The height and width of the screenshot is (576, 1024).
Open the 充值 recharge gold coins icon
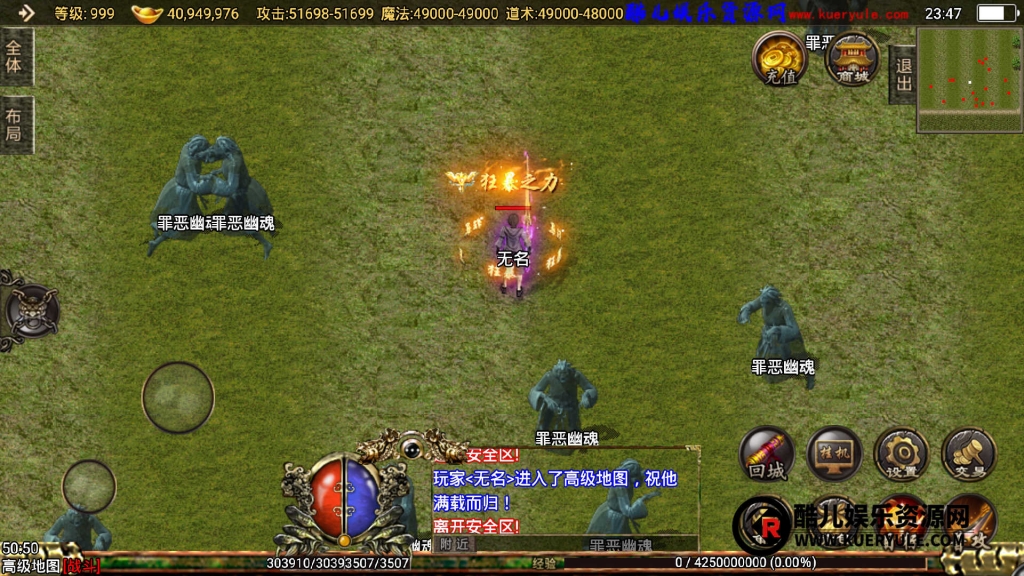(x=780, y=58)
